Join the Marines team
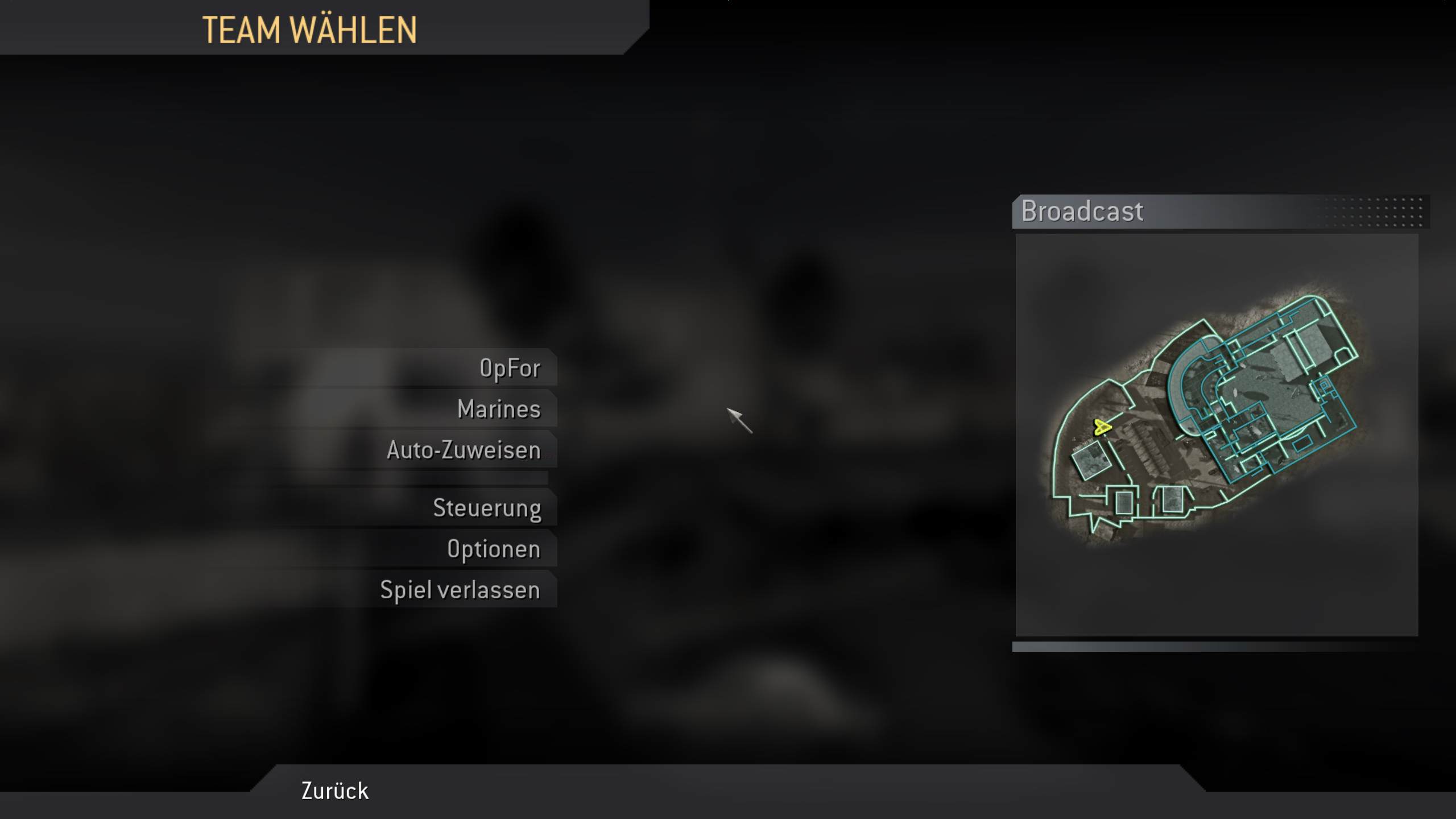This screenshot has height=819, width=1456. 499,408
